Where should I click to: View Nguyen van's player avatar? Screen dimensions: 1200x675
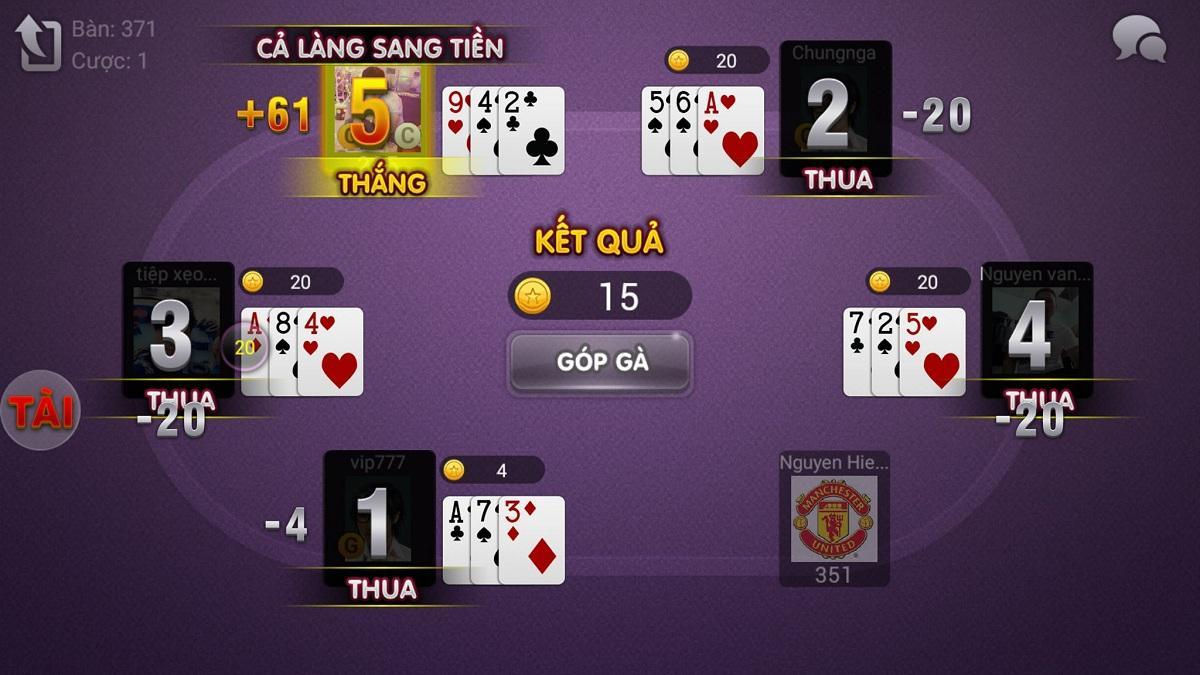pos(1036,330)
